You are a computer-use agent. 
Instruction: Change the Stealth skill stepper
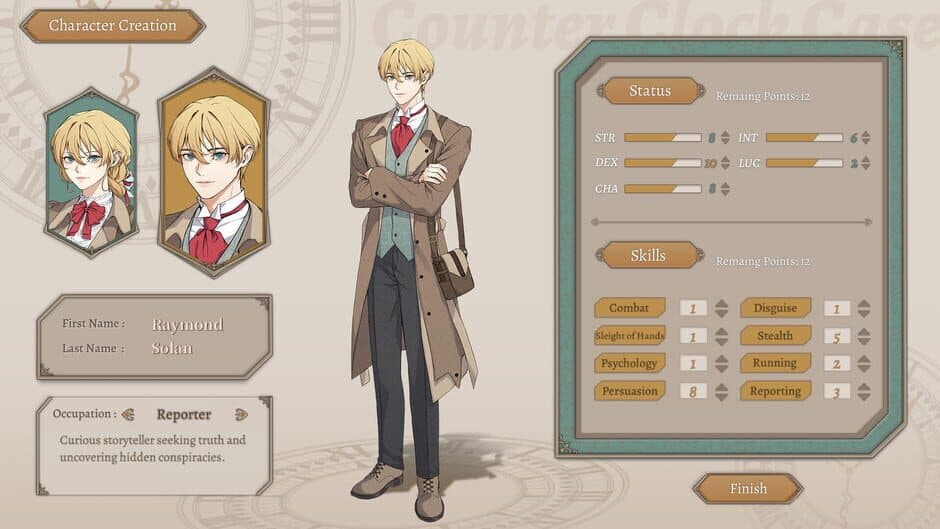click(x=864, y=337)
